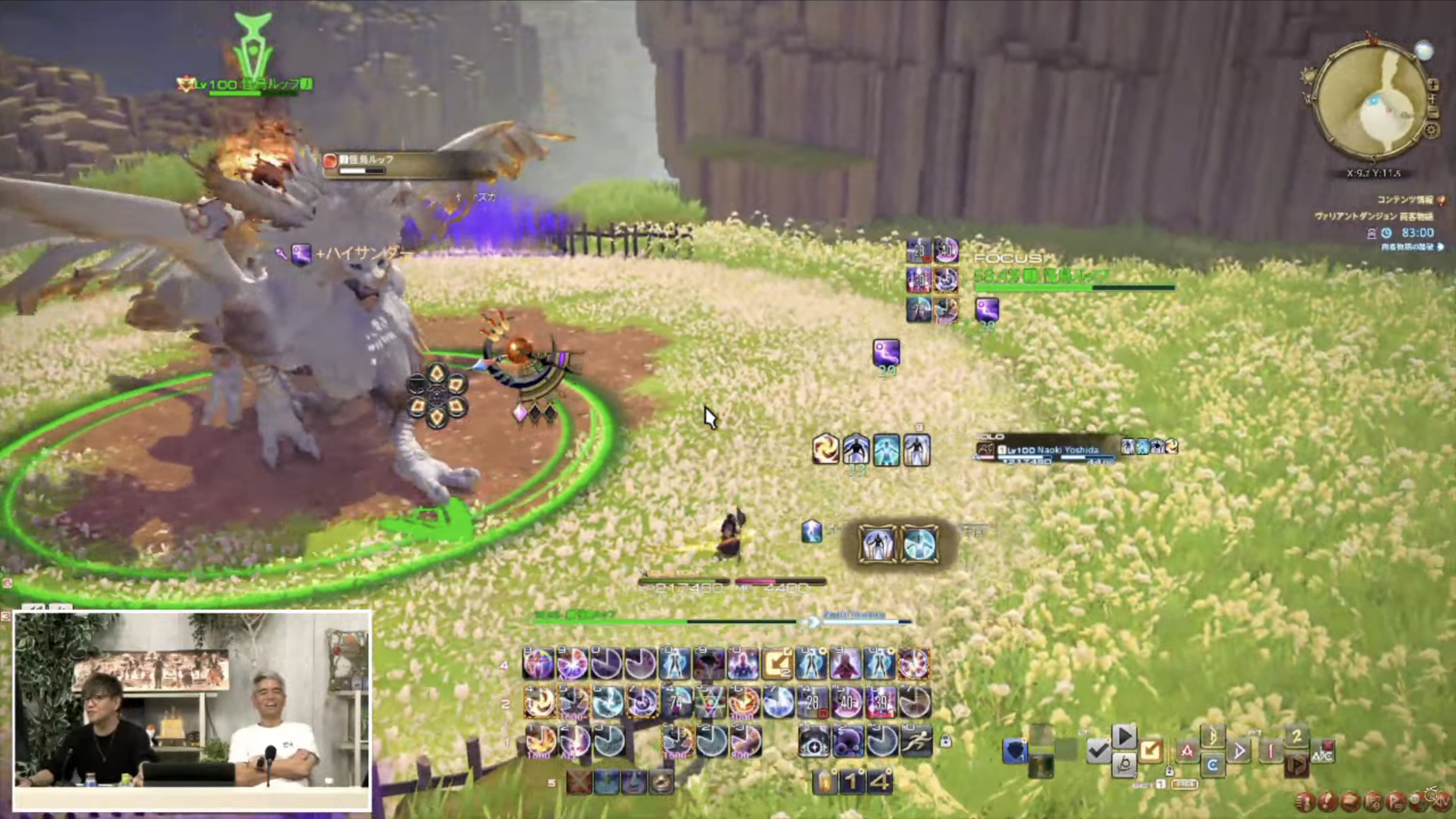Choose the number 2 waymark

(x=1297, y=736)
